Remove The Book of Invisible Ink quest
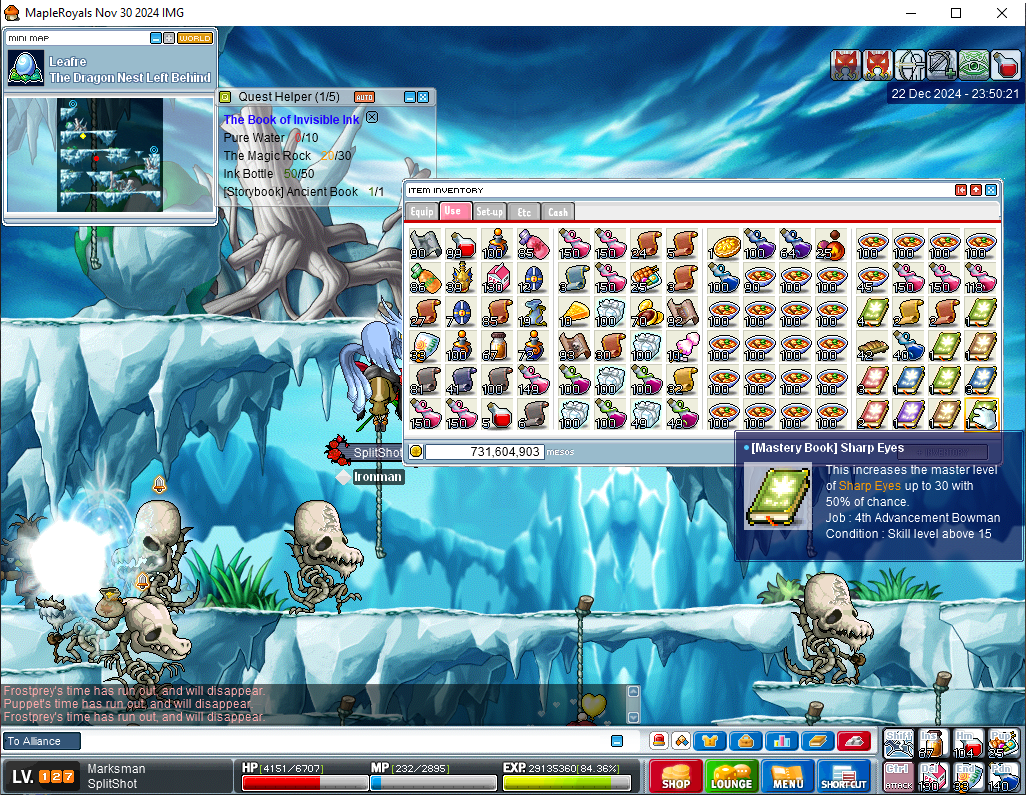Viewport: 1026px width, 795px height. click(372, 117)
